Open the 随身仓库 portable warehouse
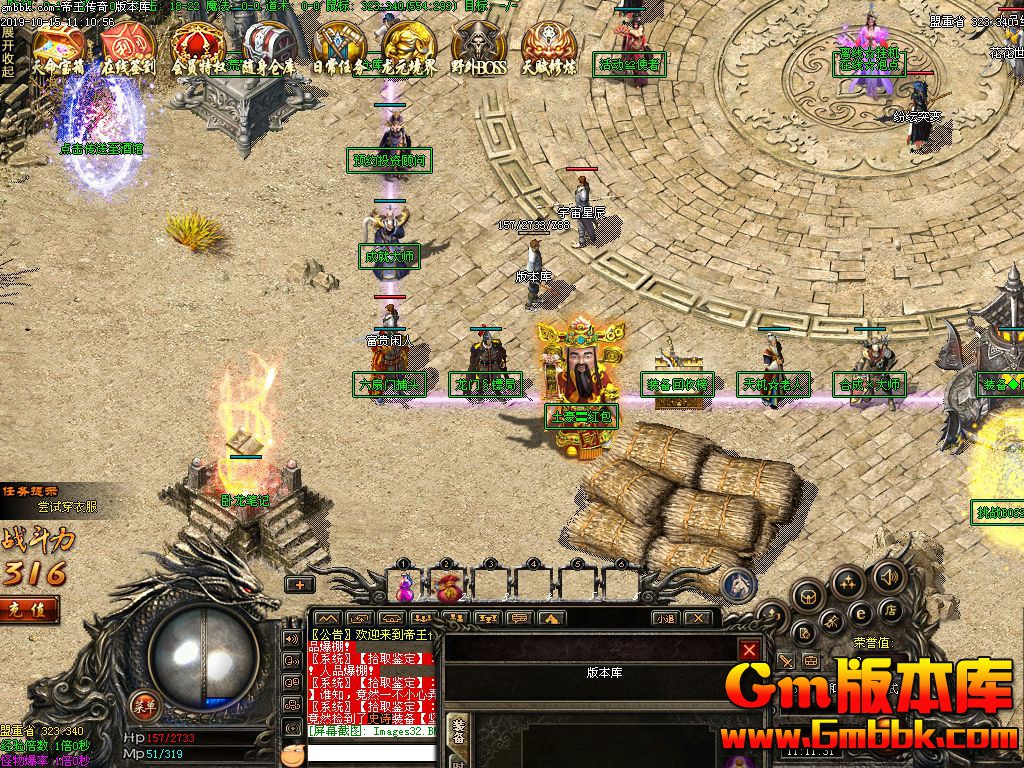 click(x=268, y=46)
